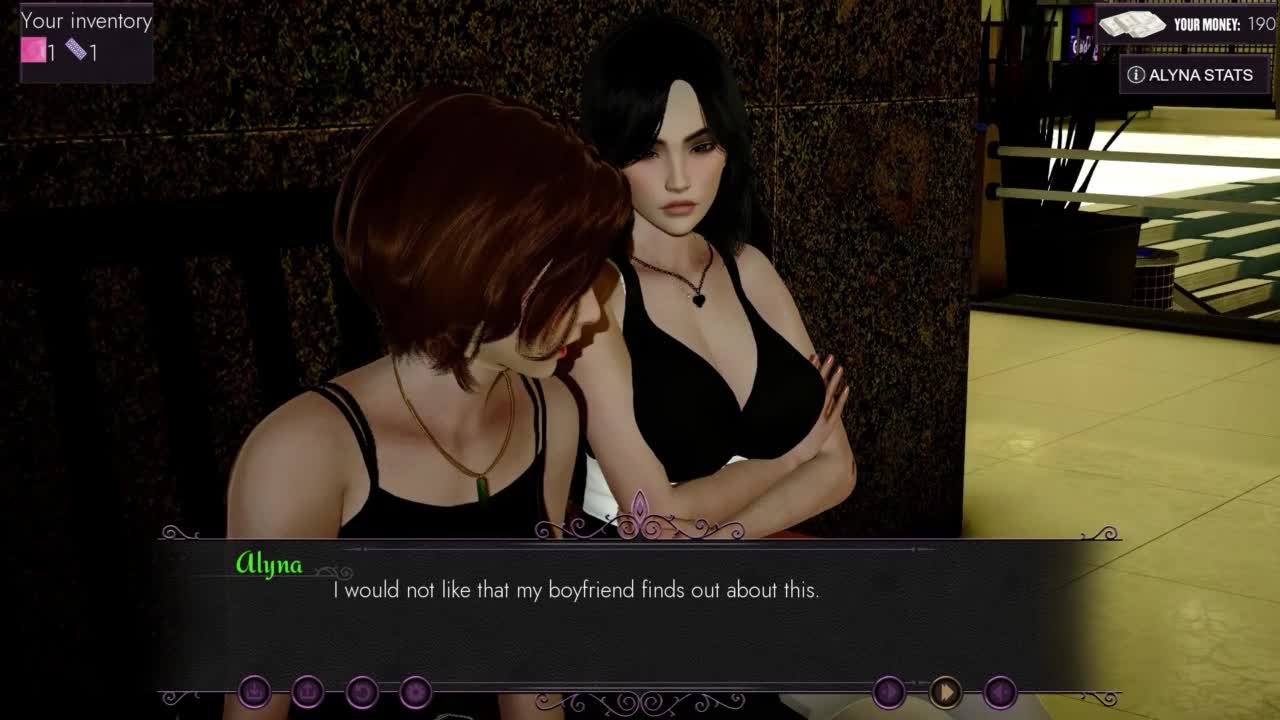The height and width of the screenshot is (720, 1280).
Task: Open the Alyna Stats panel
Action: pos(1190,75)
